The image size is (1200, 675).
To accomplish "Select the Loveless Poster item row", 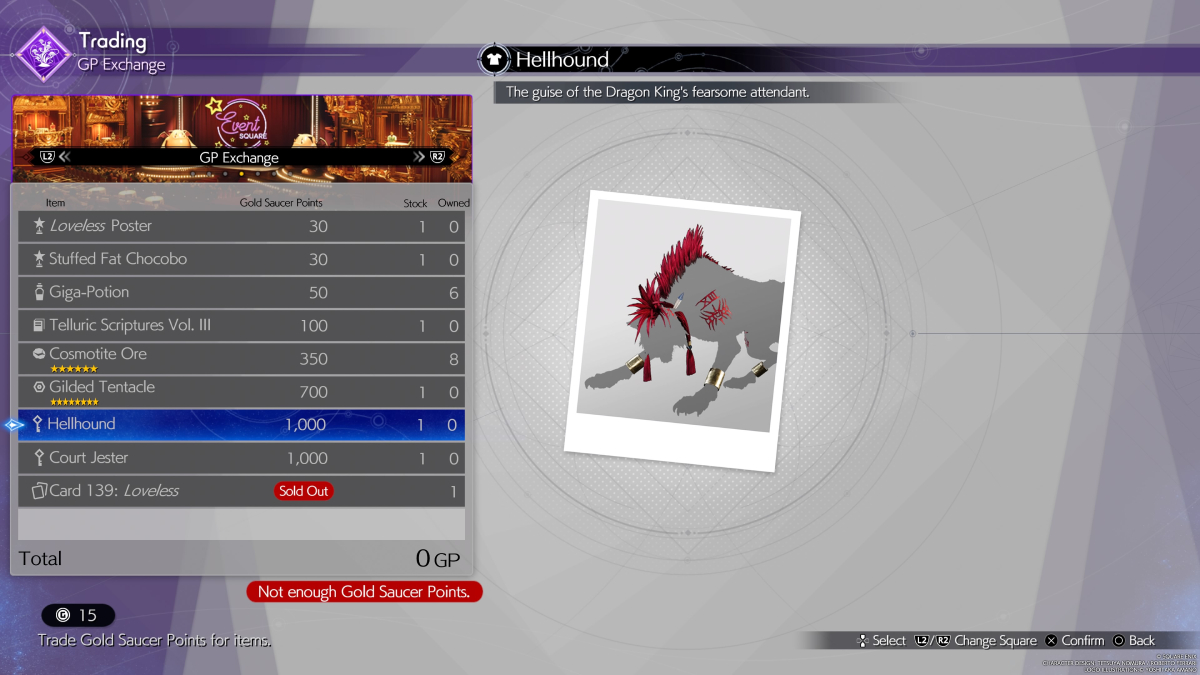I will (x=241, y=227).
